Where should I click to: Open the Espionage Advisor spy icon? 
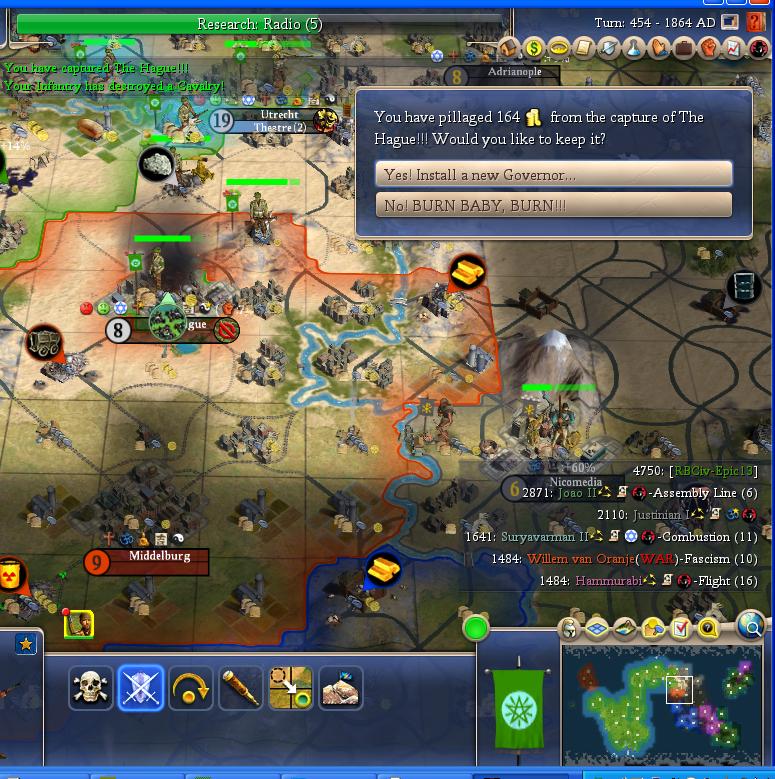point(757,48)
